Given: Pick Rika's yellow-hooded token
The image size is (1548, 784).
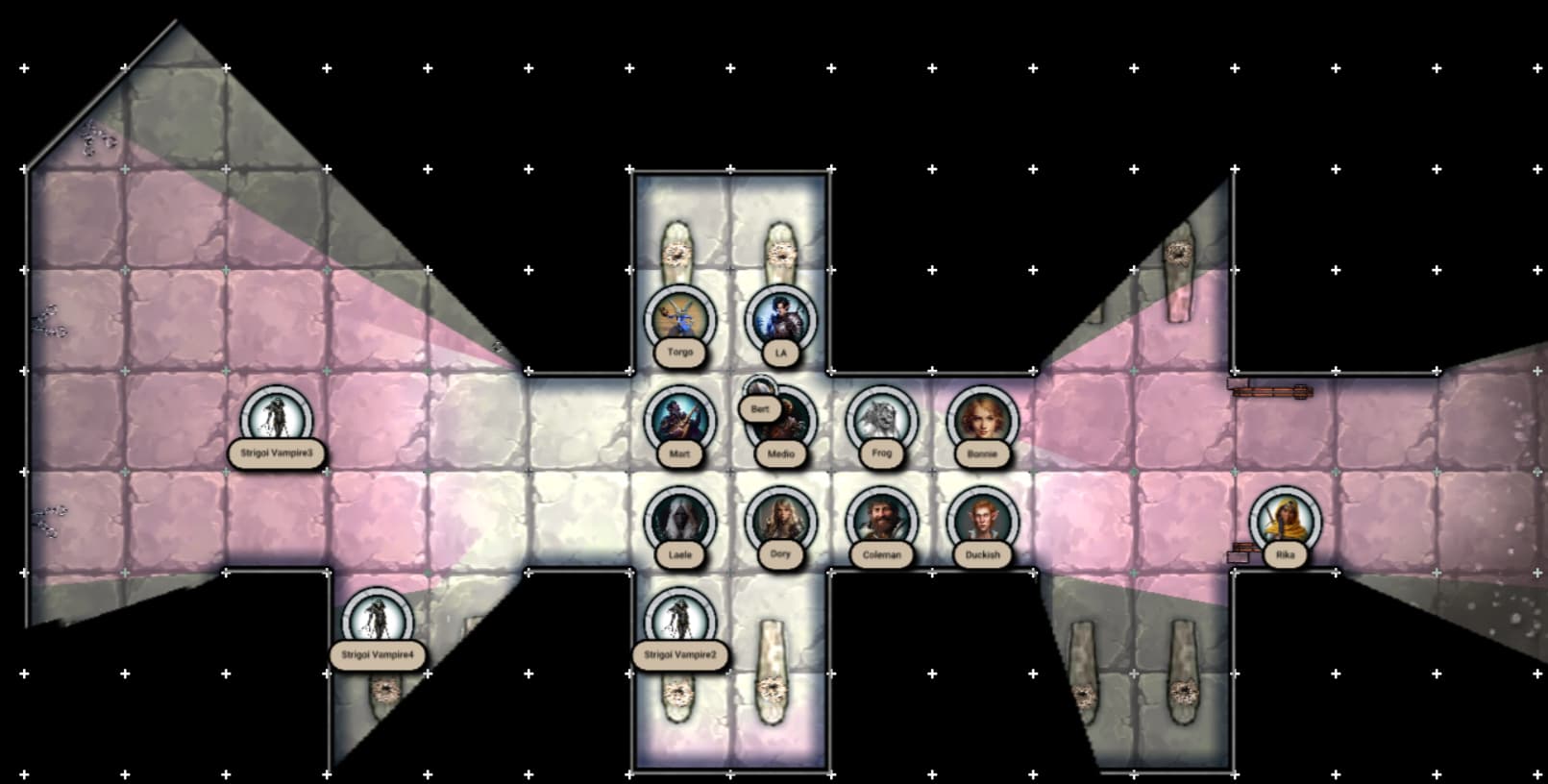Looking at the screenshot, I should point(1285,521).
